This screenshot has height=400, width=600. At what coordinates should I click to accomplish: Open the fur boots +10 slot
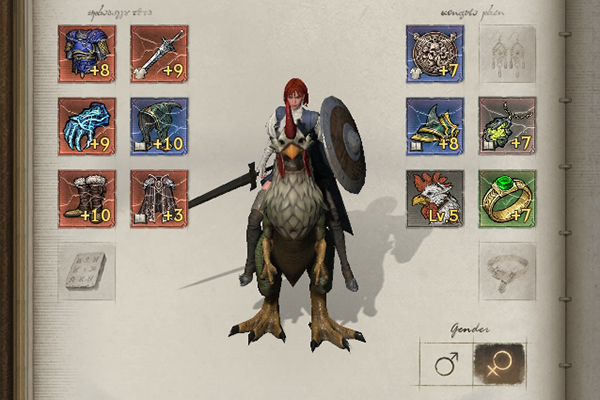click(x=87, y=199)
